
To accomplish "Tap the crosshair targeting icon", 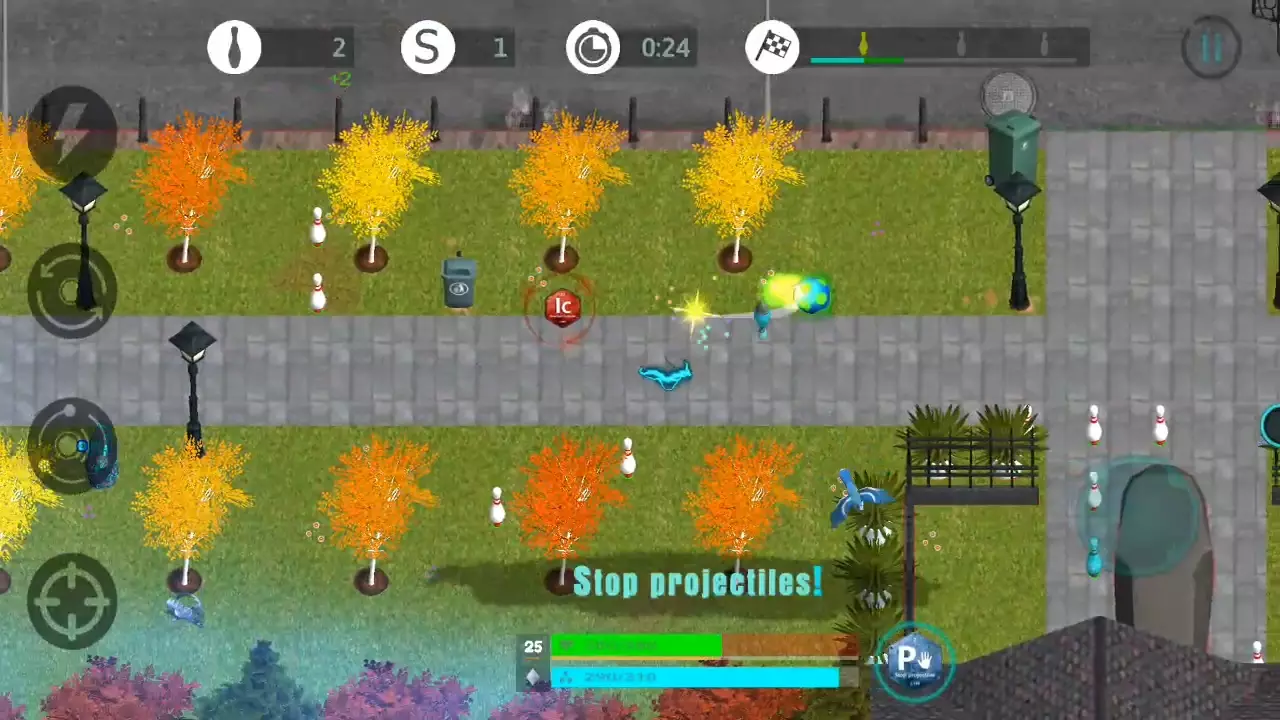I will click(x=70, y=600).
